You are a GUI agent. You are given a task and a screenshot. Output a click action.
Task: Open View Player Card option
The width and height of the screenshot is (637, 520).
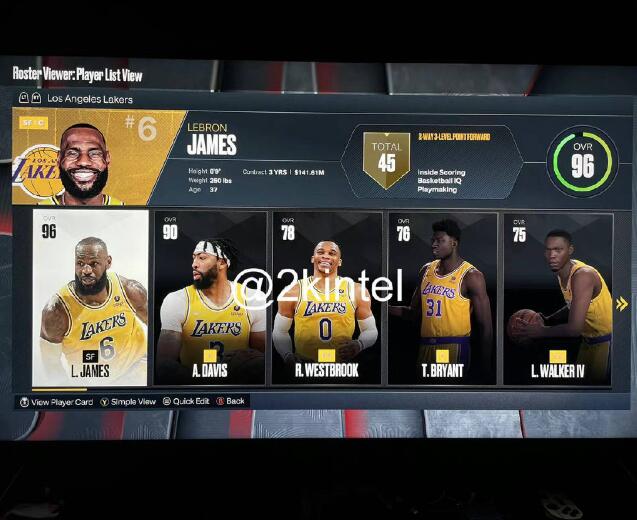(57, 402)
